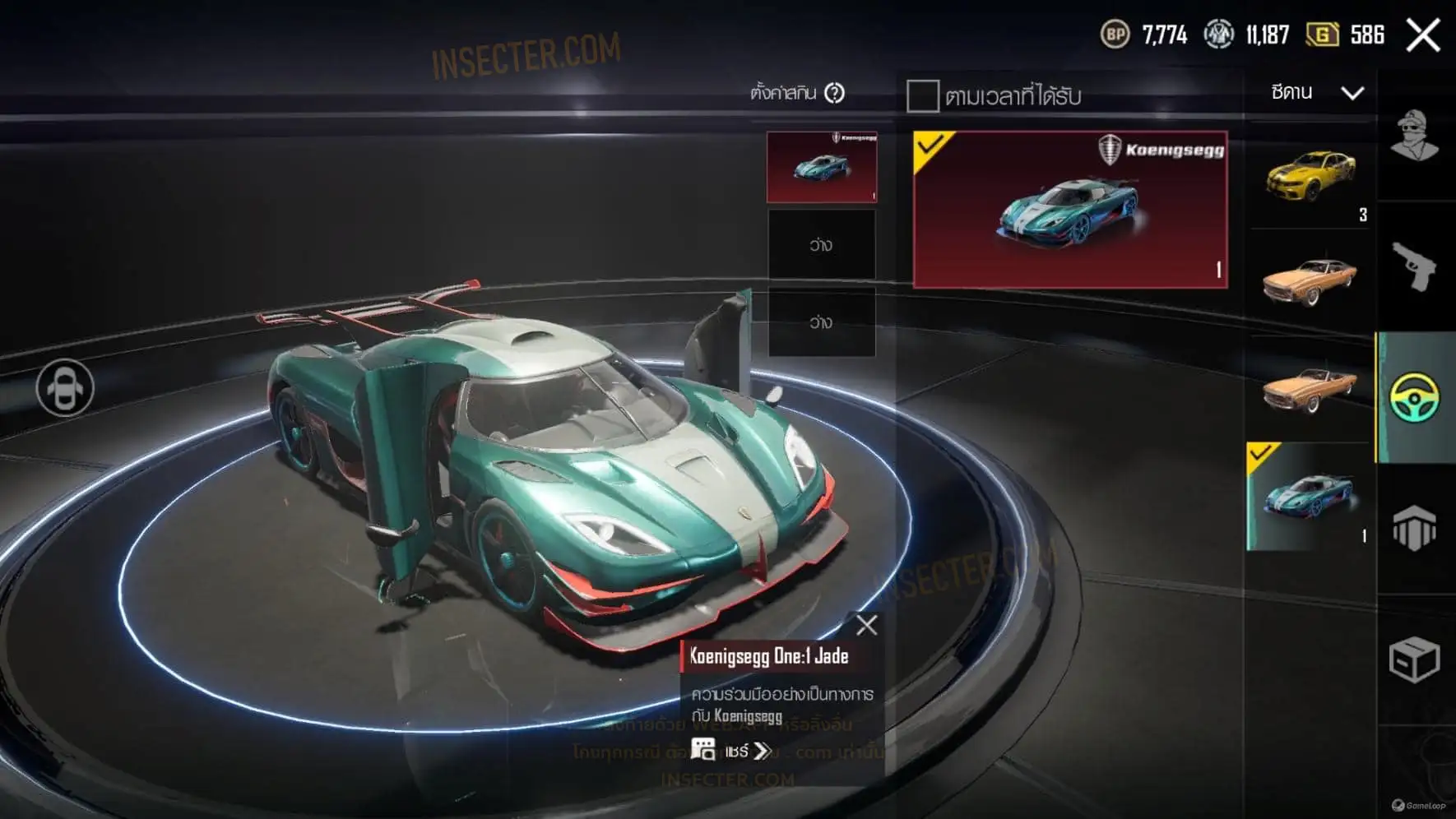
Task: Toggle the sort-by-time-obtained checkbox
Action: pyautogui.click(x=922, y=96)
